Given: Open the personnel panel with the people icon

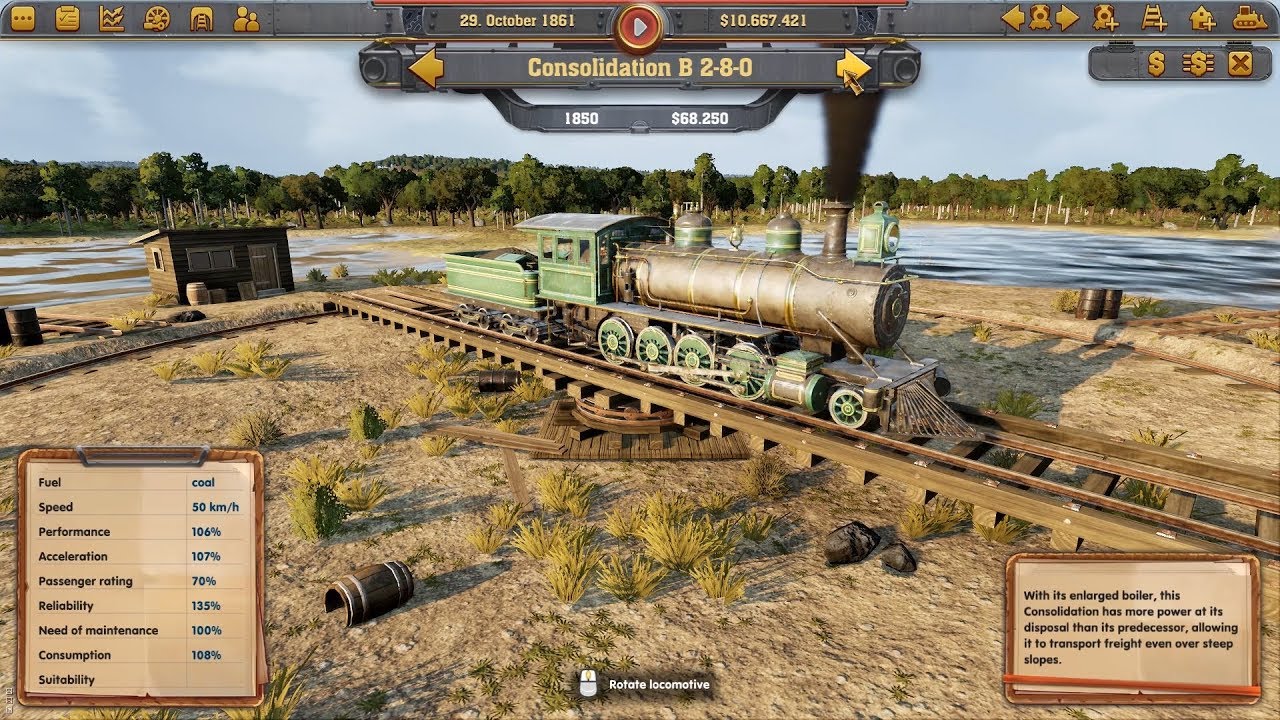Looking at the screenshot, I should 247,16.
